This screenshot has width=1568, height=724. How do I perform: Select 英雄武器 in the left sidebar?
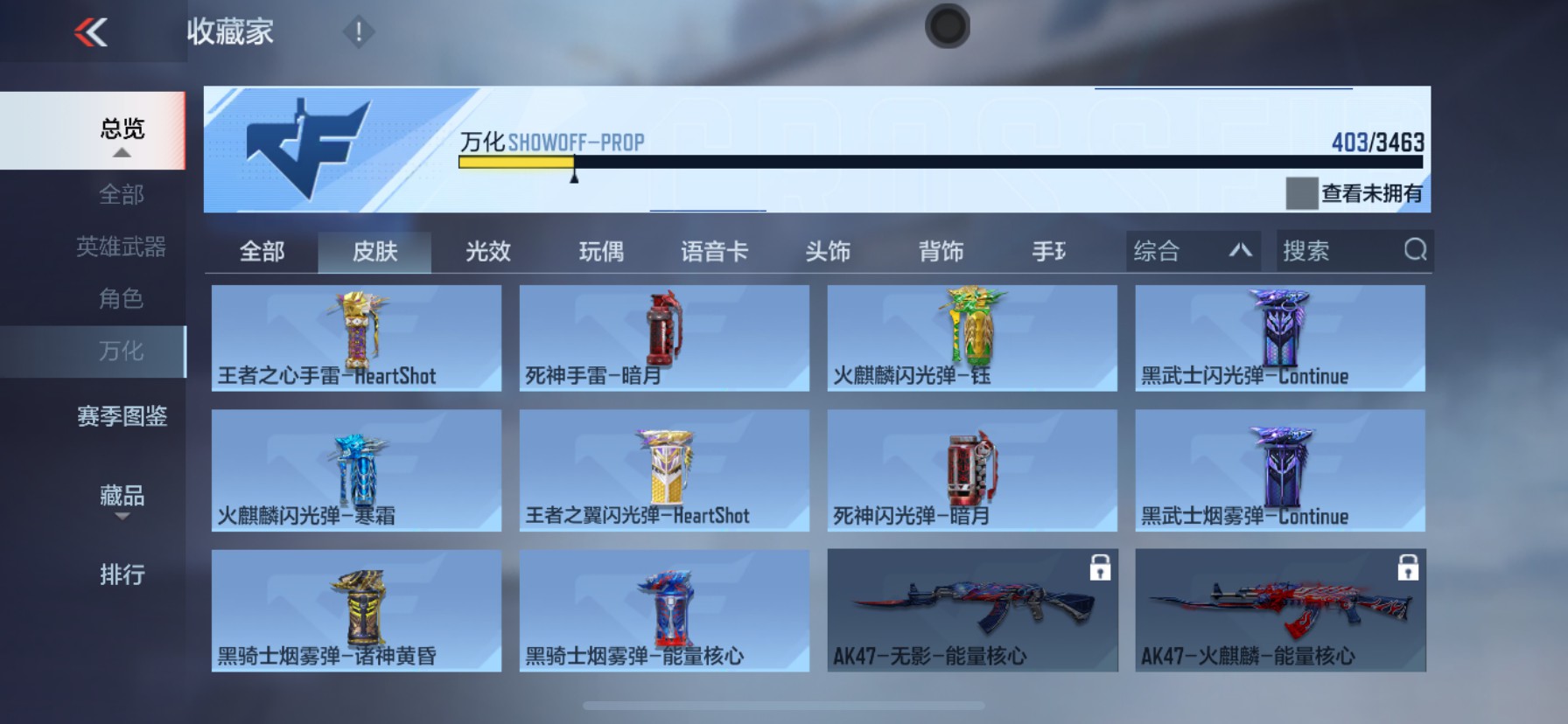coord(121,247)
